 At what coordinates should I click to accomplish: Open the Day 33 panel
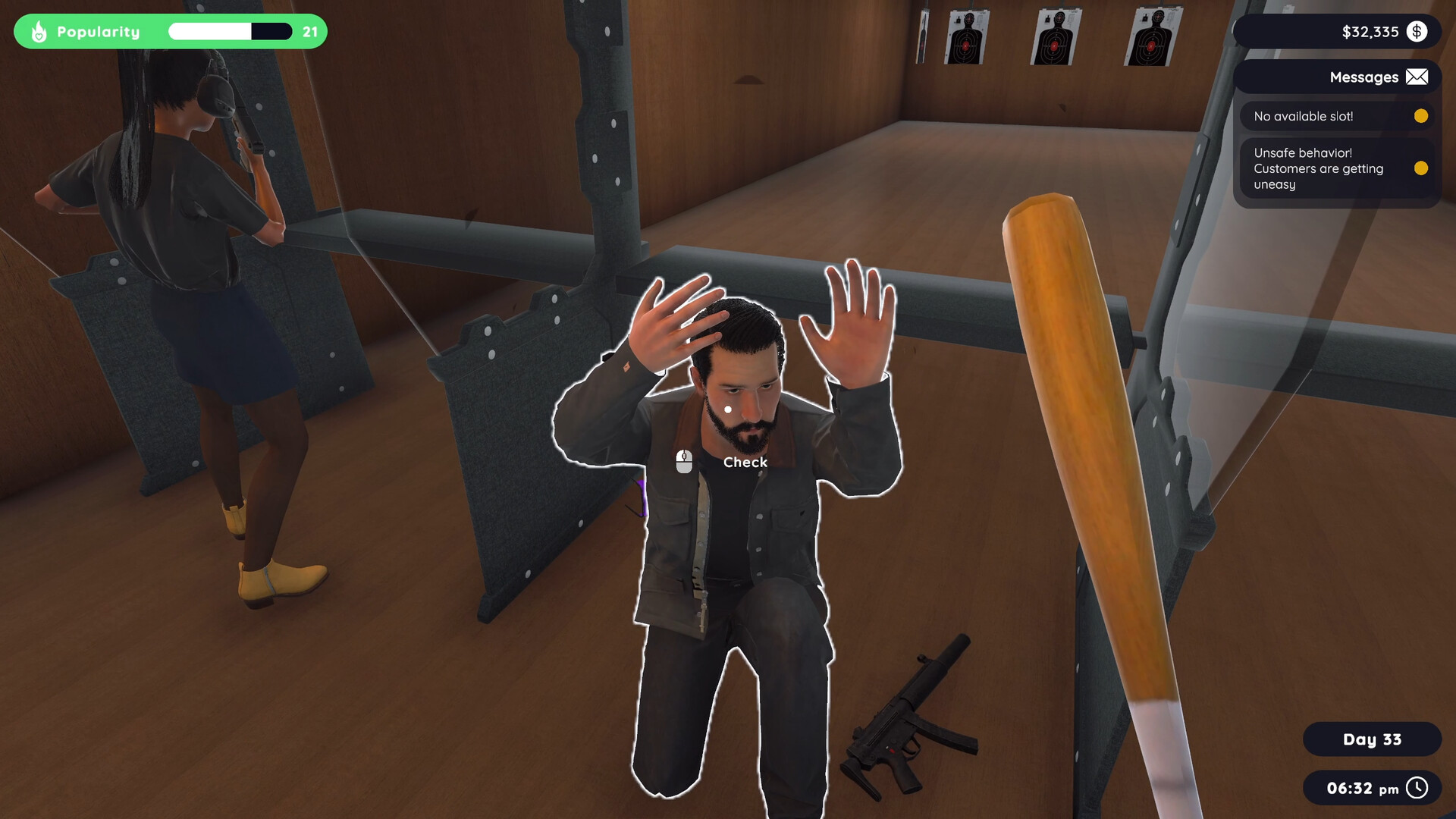pyautogui.click(x=1372, y=739)
